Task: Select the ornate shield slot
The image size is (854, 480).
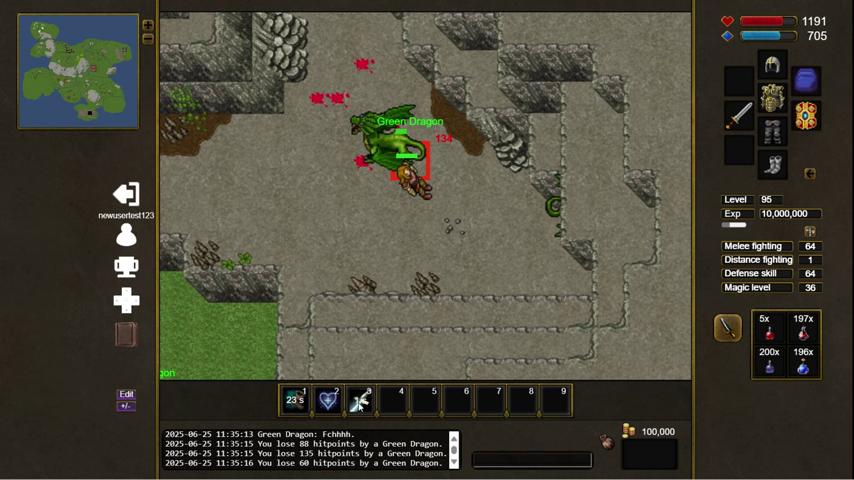Action: pos(806,115)
